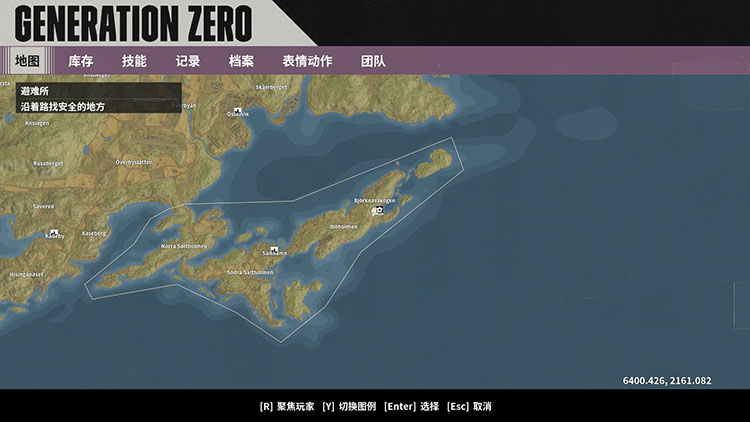
Task: Switch to the 地图 map tab
Action: (27, 61)
